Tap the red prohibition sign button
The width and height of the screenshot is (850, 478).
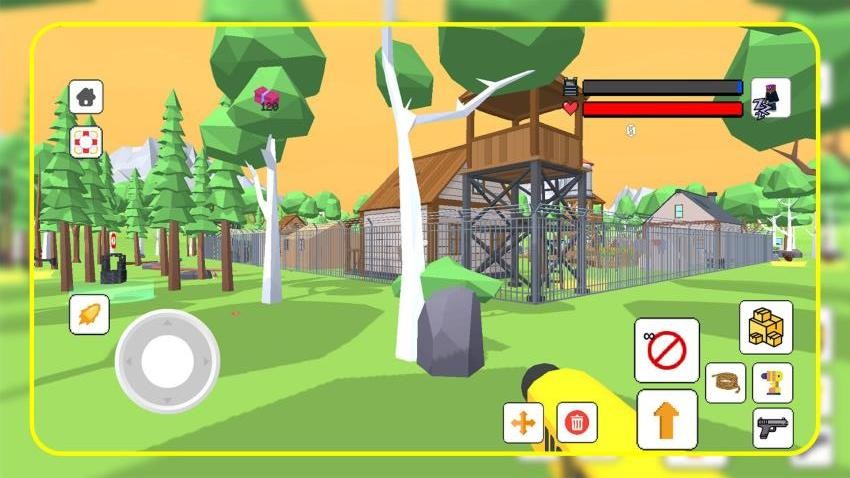pyautogui.click(x=666, y=351)
